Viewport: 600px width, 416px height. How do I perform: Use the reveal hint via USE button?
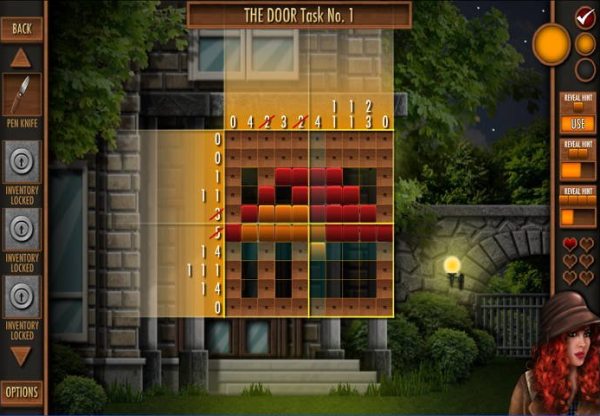578,123
